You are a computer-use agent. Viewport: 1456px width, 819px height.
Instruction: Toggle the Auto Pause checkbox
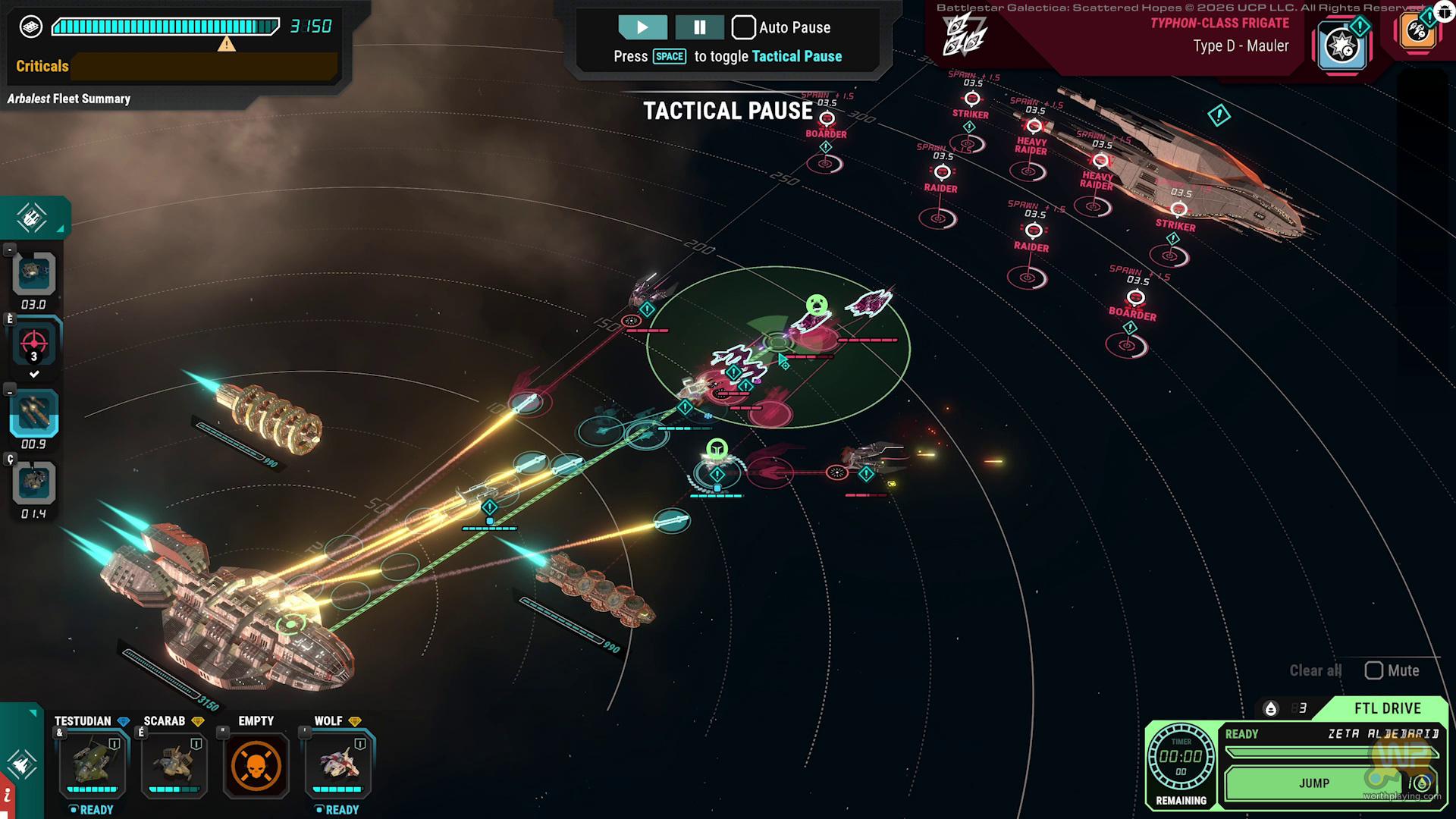click(x=743, y=27)
